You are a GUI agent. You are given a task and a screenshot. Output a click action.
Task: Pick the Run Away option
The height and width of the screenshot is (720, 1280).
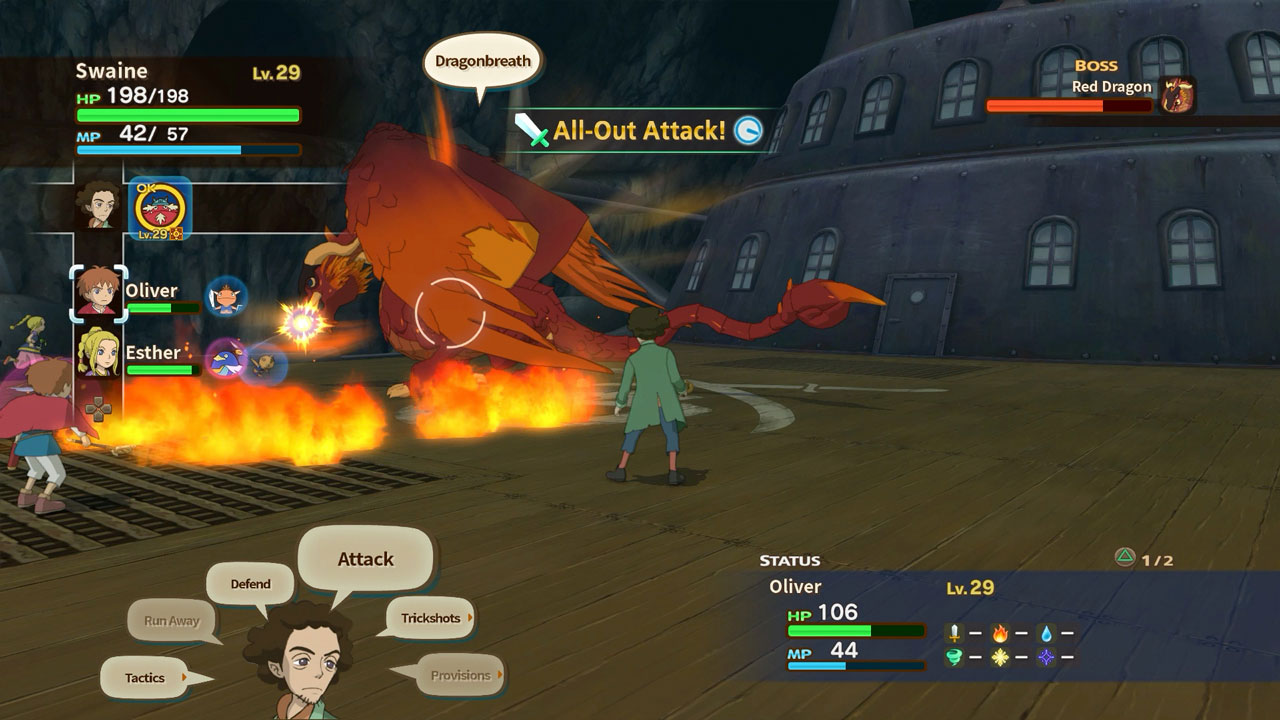click(x=171, y=621)
